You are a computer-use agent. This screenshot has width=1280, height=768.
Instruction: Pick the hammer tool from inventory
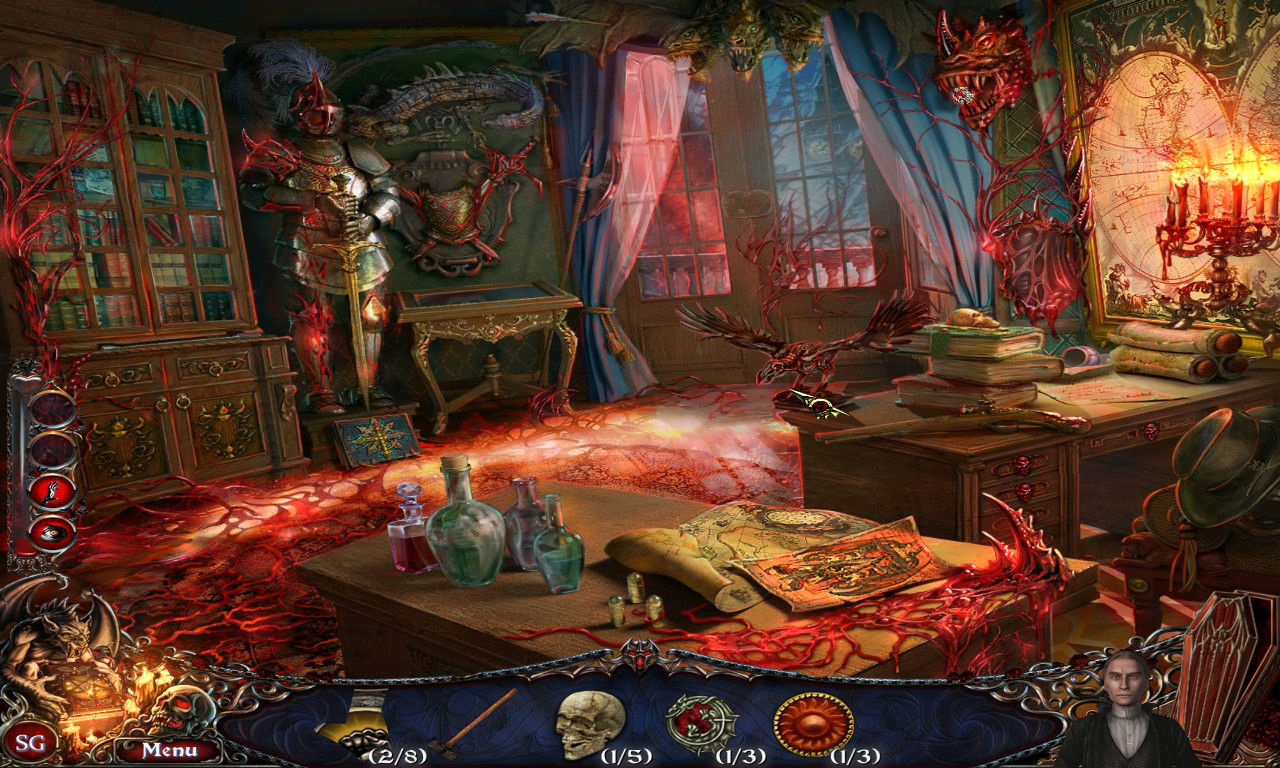coord(478,721)
